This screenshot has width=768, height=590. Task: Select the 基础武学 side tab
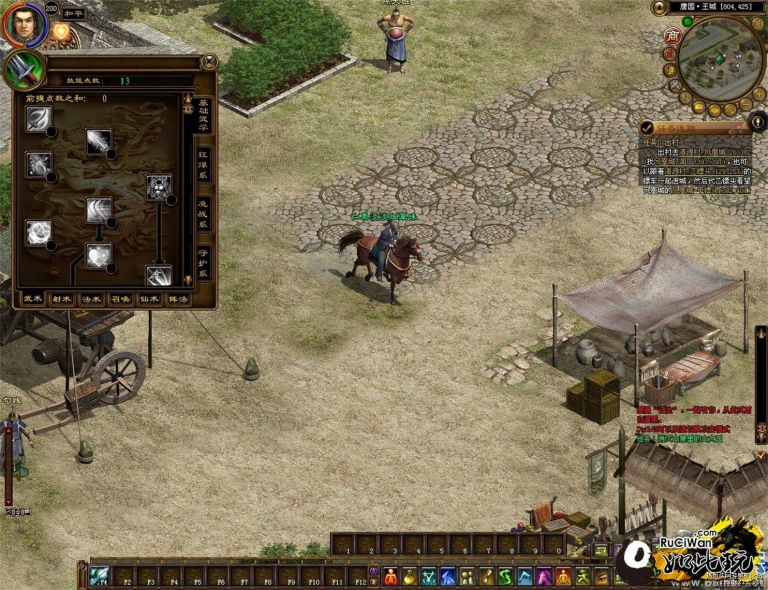pyautogui.click(x=203, y=117)
